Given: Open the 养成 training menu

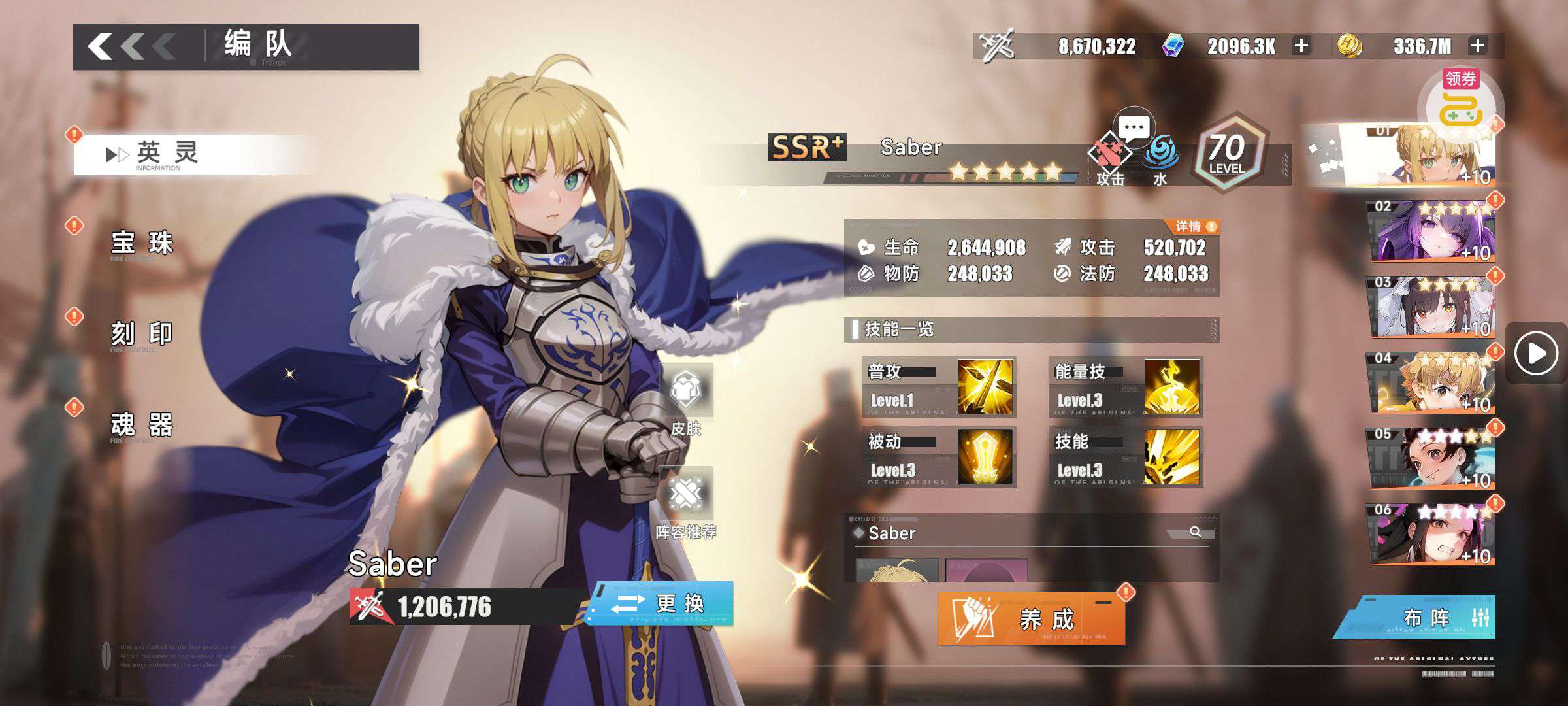Looking at the screenshot, I should tap(1031, 618).
